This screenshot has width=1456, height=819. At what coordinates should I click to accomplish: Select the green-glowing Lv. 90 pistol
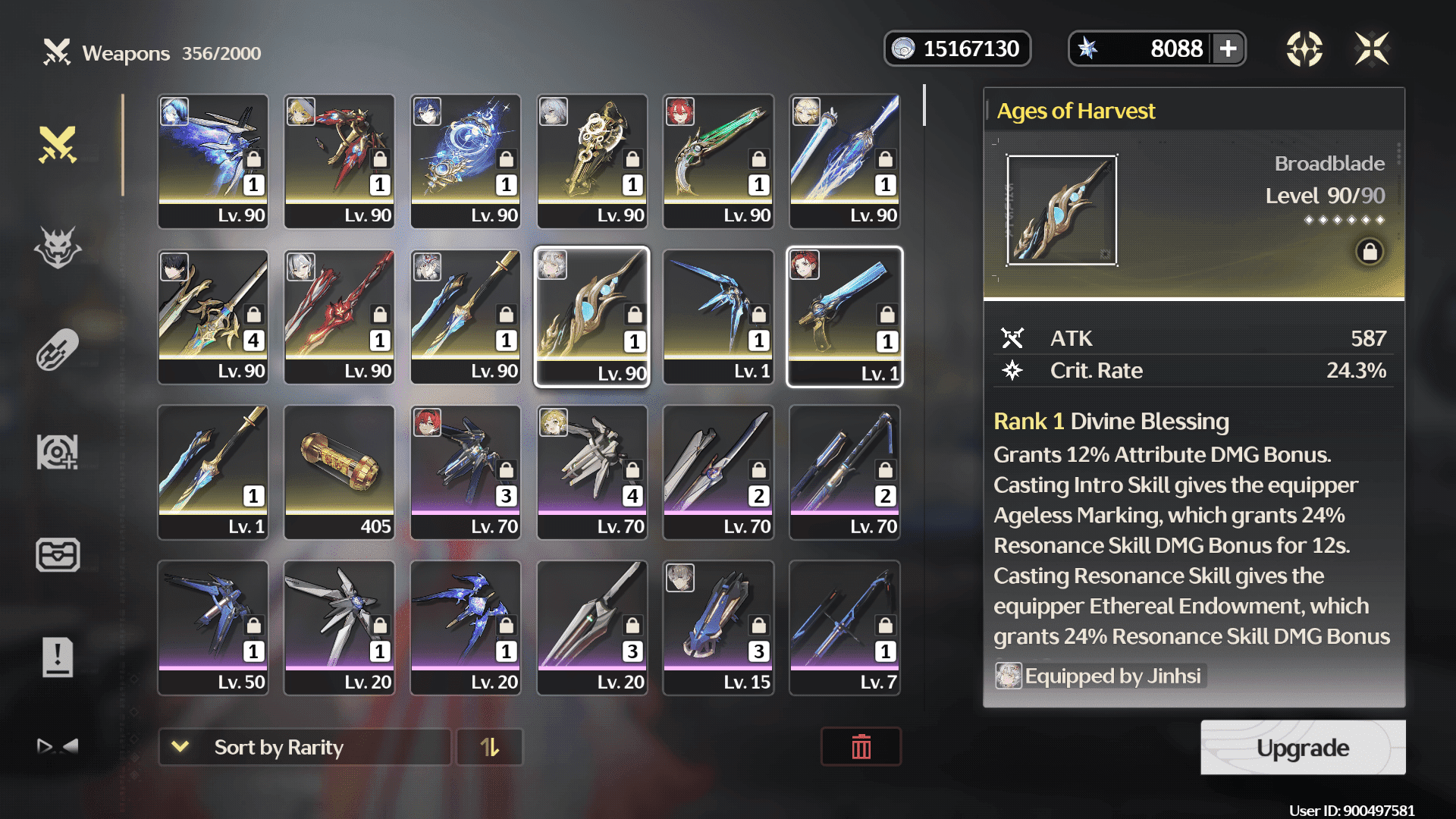tap(718, 161)
